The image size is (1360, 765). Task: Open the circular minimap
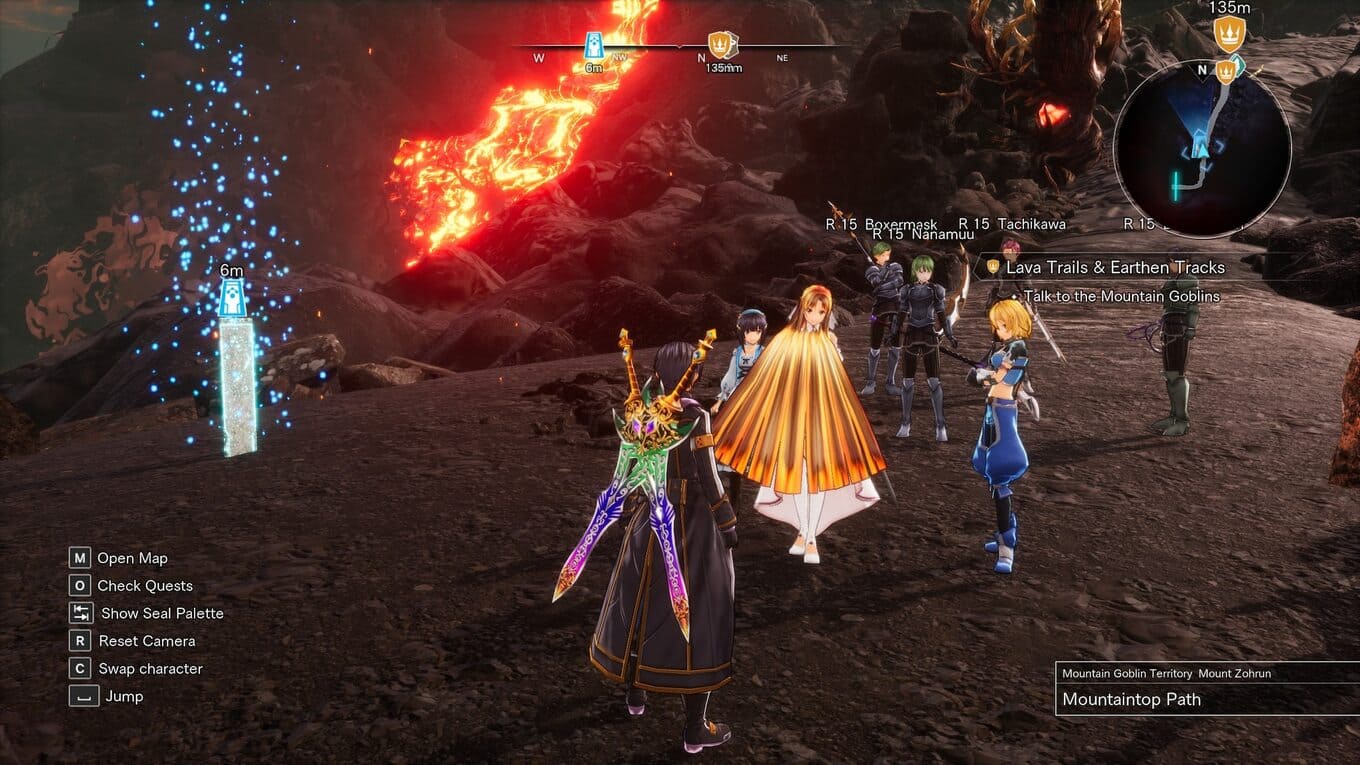click(1202, 147)
